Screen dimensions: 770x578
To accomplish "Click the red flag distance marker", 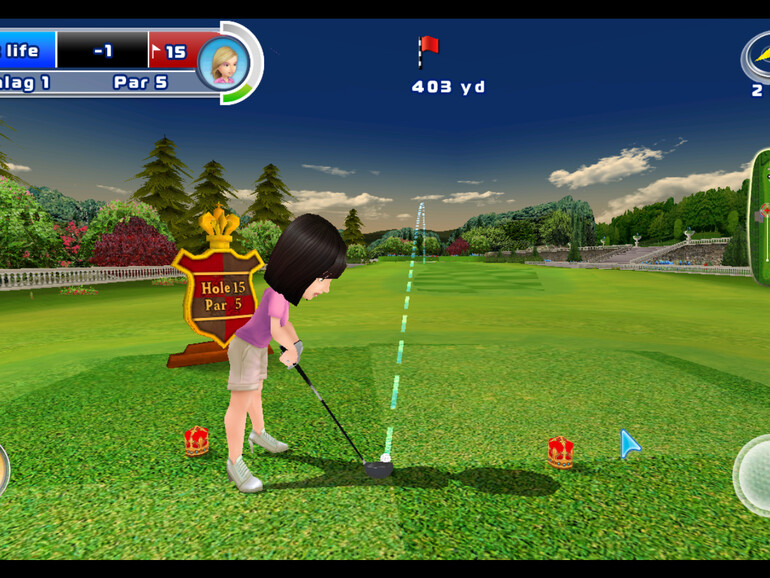I will pyautogui.click(x=428, y=50).
